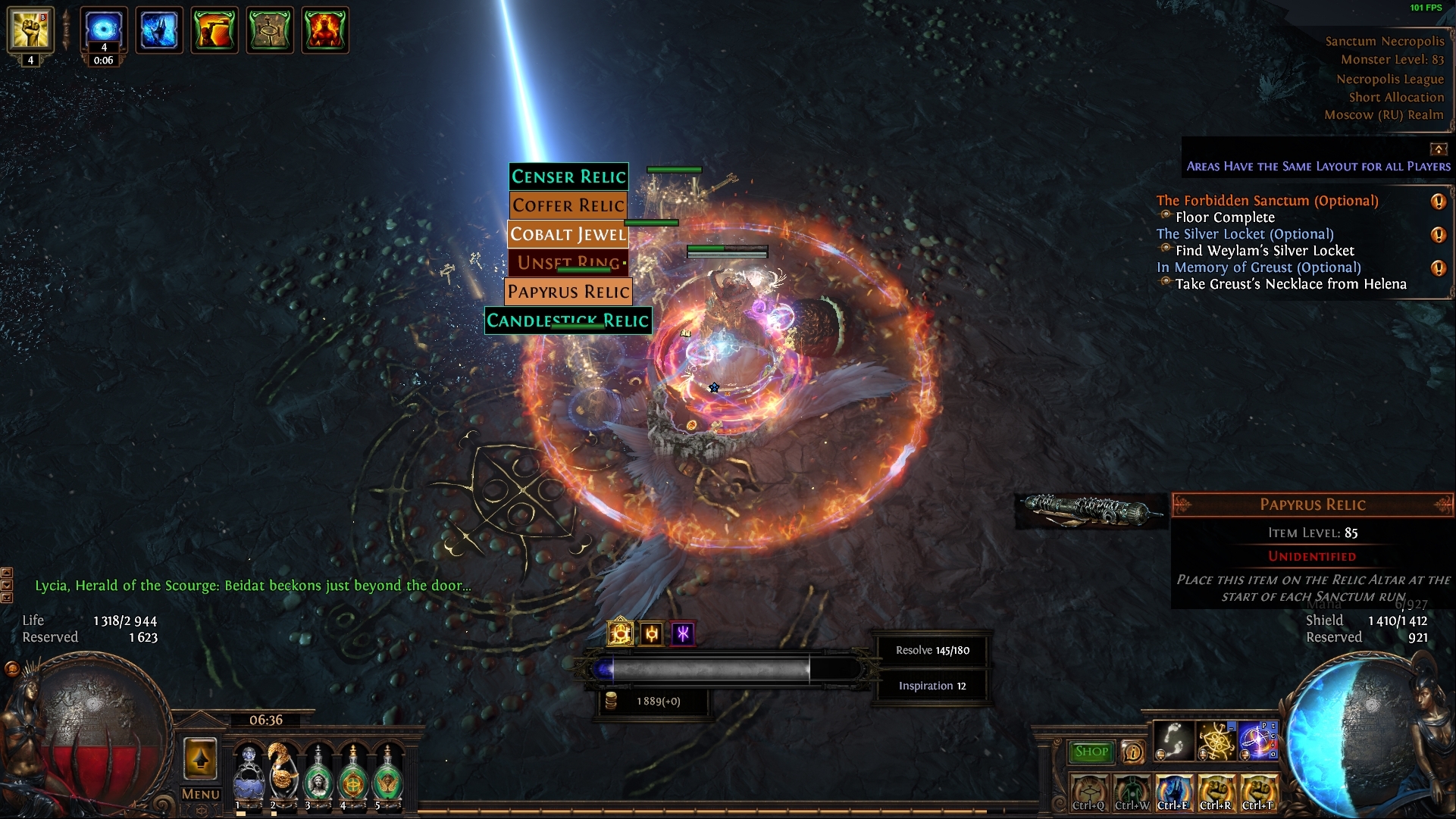The width and height of the screenshot is (1456, 819).
Task: Pick up the Censer Relic label
Action: click(x=568, y=177)
